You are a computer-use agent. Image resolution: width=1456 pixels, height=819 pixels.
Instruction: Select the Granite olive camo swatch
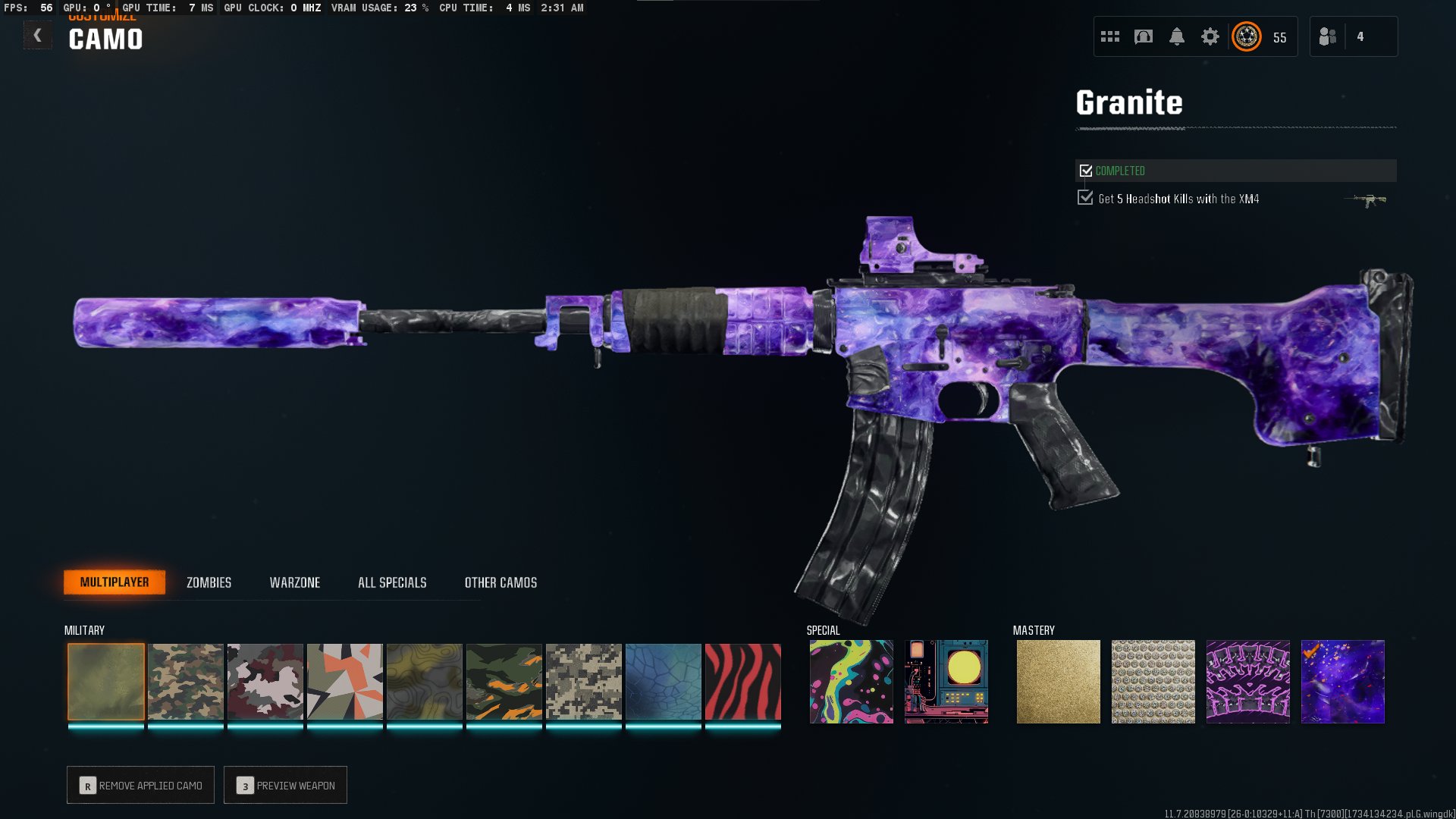(x=106, y=681)
